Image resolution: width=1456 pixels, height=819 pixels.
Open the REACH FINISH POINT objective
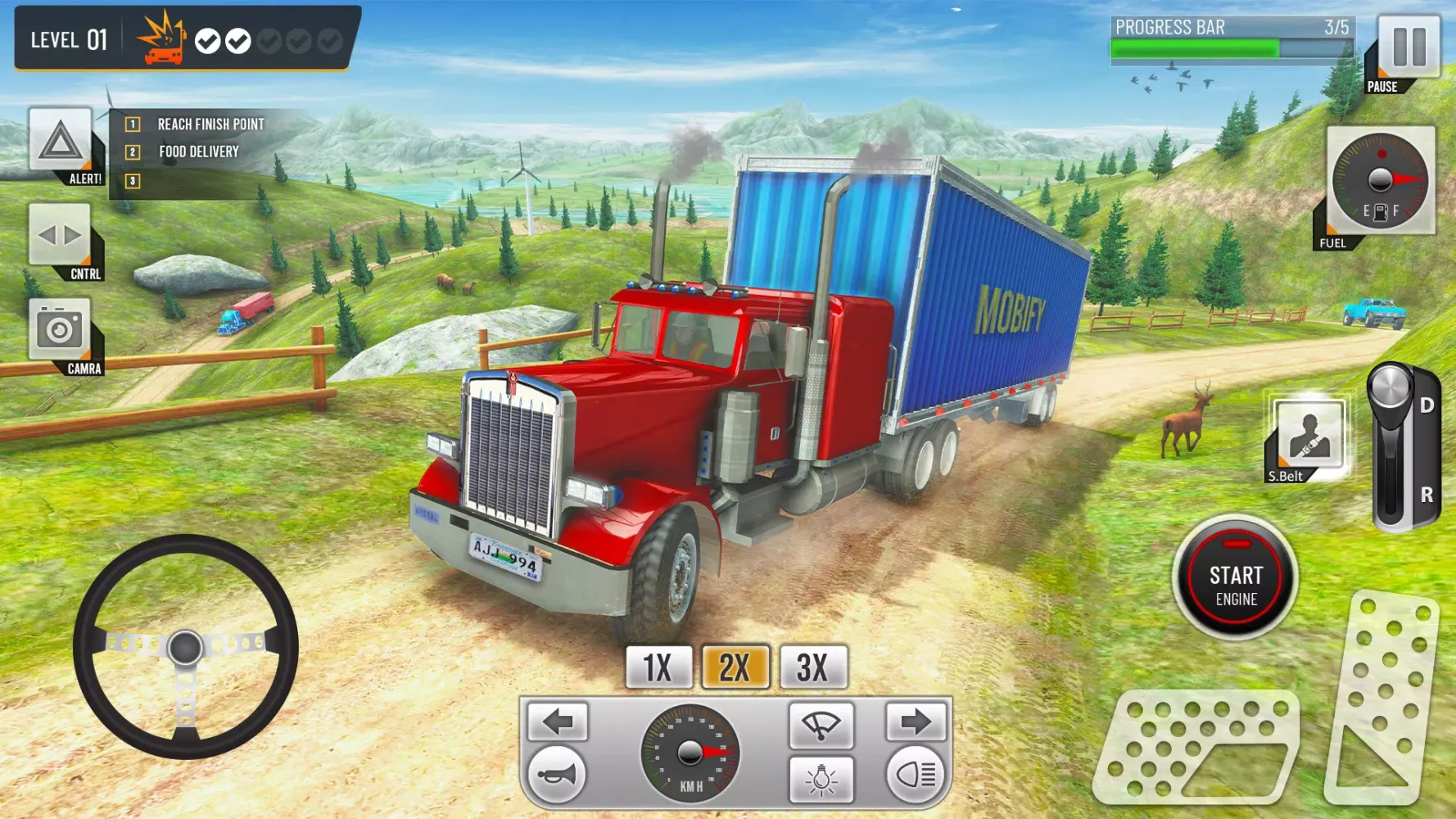click(209, 124)
